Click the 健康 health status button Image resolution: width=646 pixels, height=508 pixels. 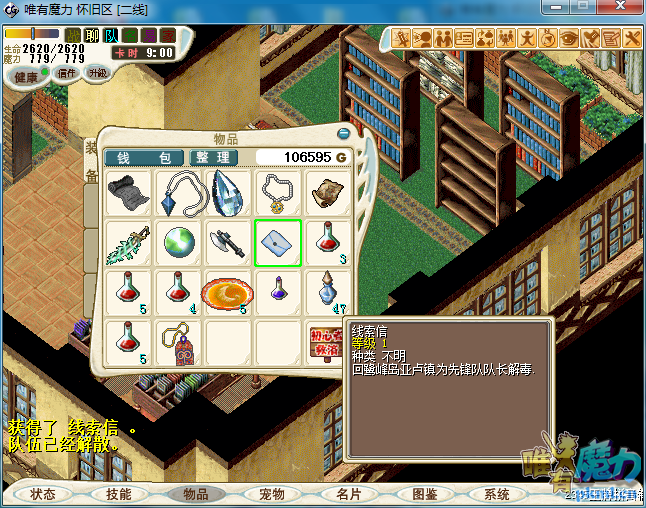coord(25,77)
